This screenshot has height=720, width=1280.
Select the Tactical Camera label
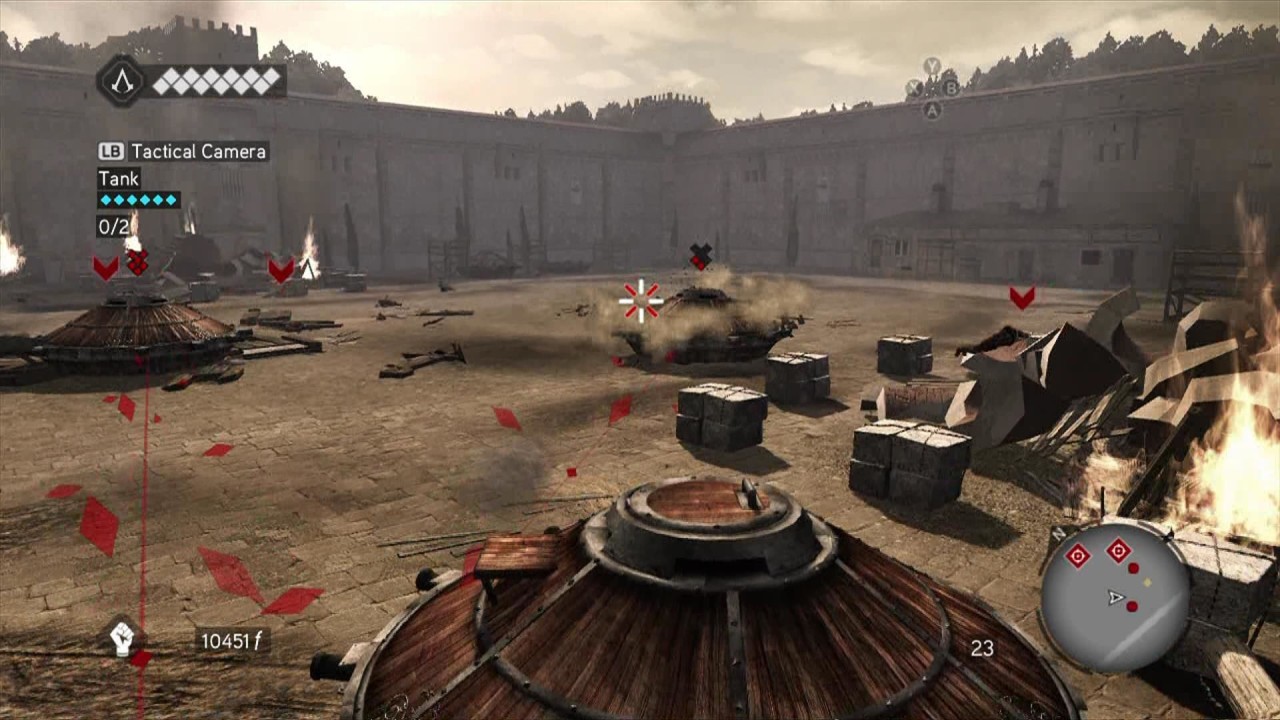(198, 152)
